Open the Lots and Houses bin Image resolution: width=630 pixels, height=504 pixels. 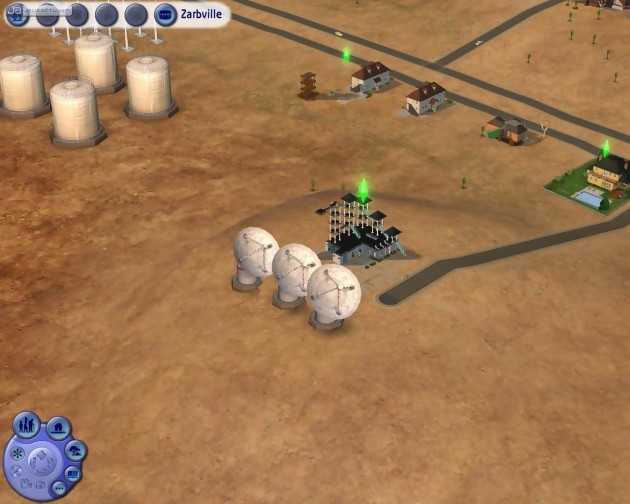click(59, 429)
